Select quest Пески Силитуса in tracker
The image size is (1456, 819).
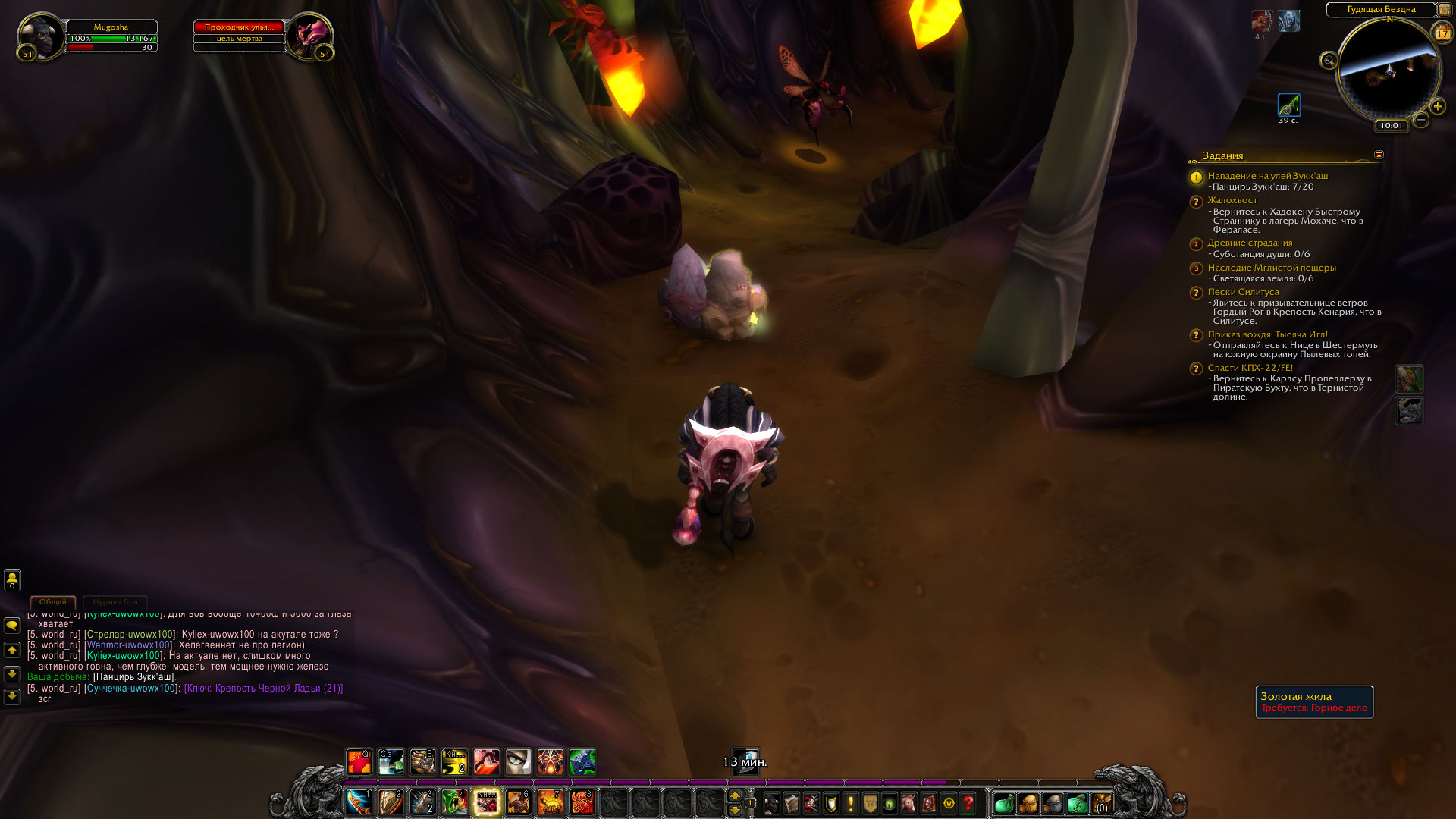(x=1243, y=292)
